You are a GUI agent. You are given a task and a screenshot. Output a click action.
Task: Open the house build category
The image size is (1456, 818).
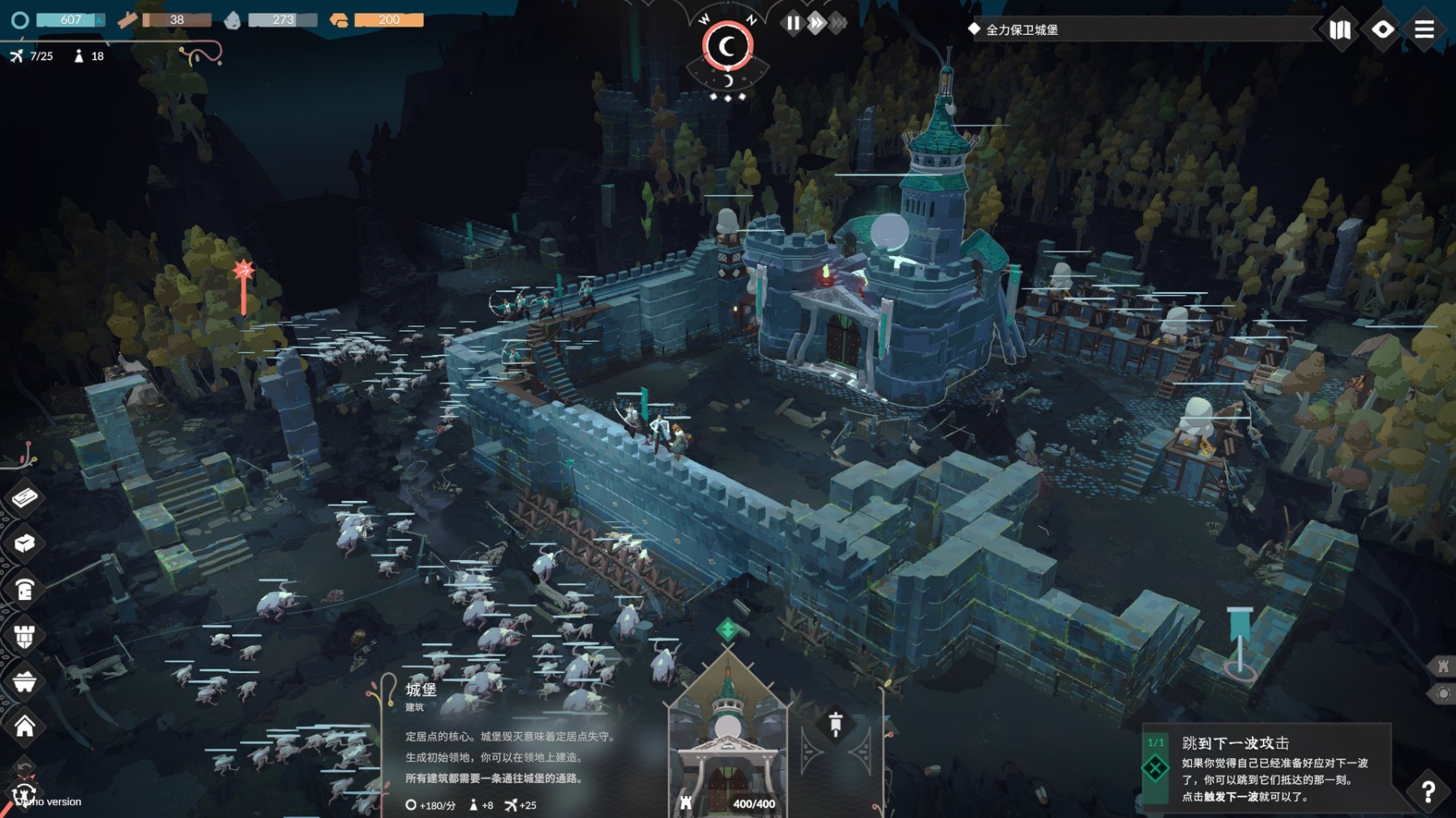24,726
